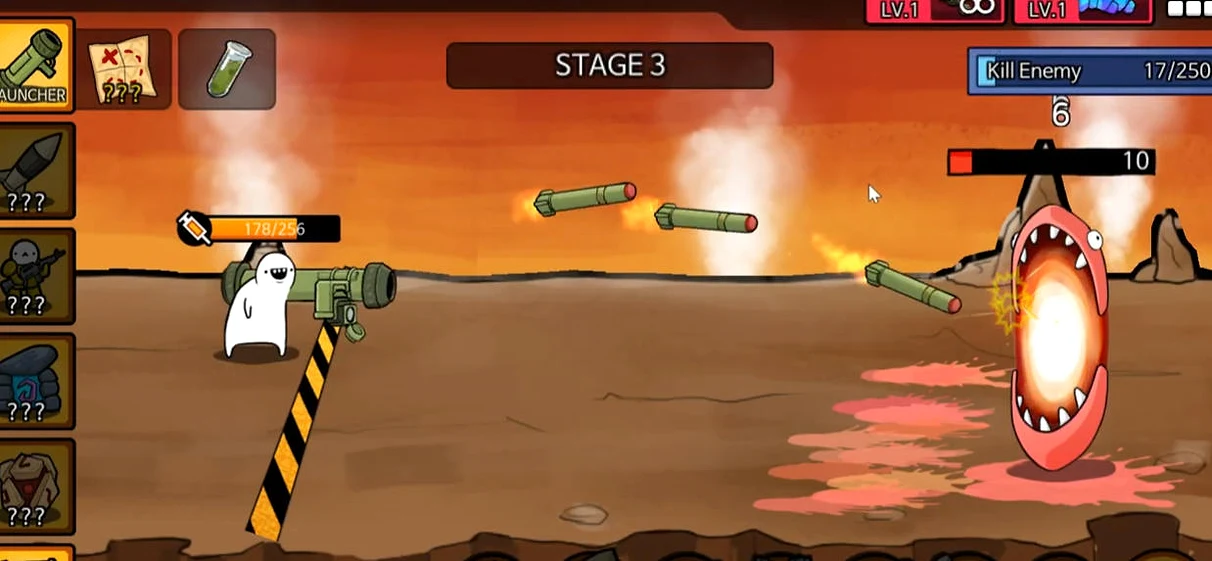Open the Kill Enemy objective tracker

1089,71
